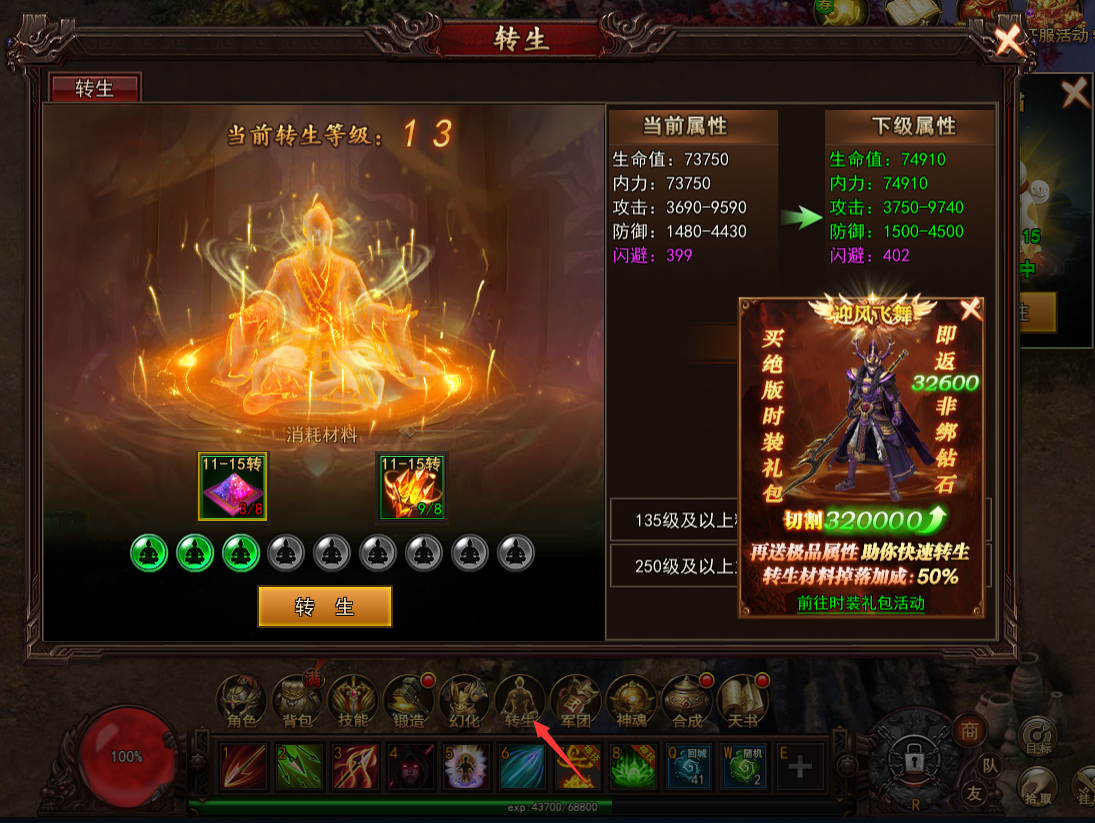Select the flame rebirth material slot
1095x823 pixels.
pos(411,486)
